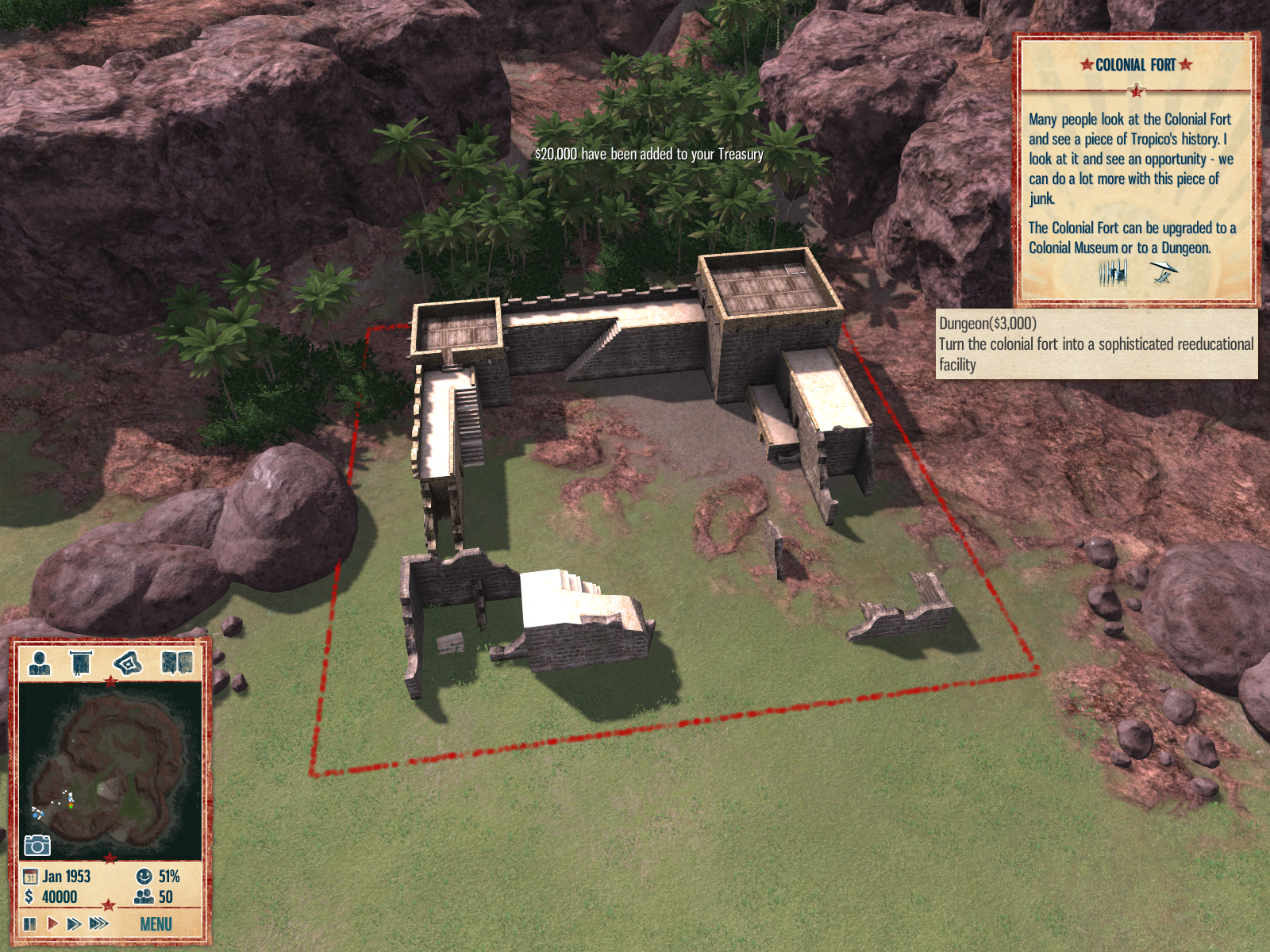
Task: Pause the game speed
Action: click(30, 923)
